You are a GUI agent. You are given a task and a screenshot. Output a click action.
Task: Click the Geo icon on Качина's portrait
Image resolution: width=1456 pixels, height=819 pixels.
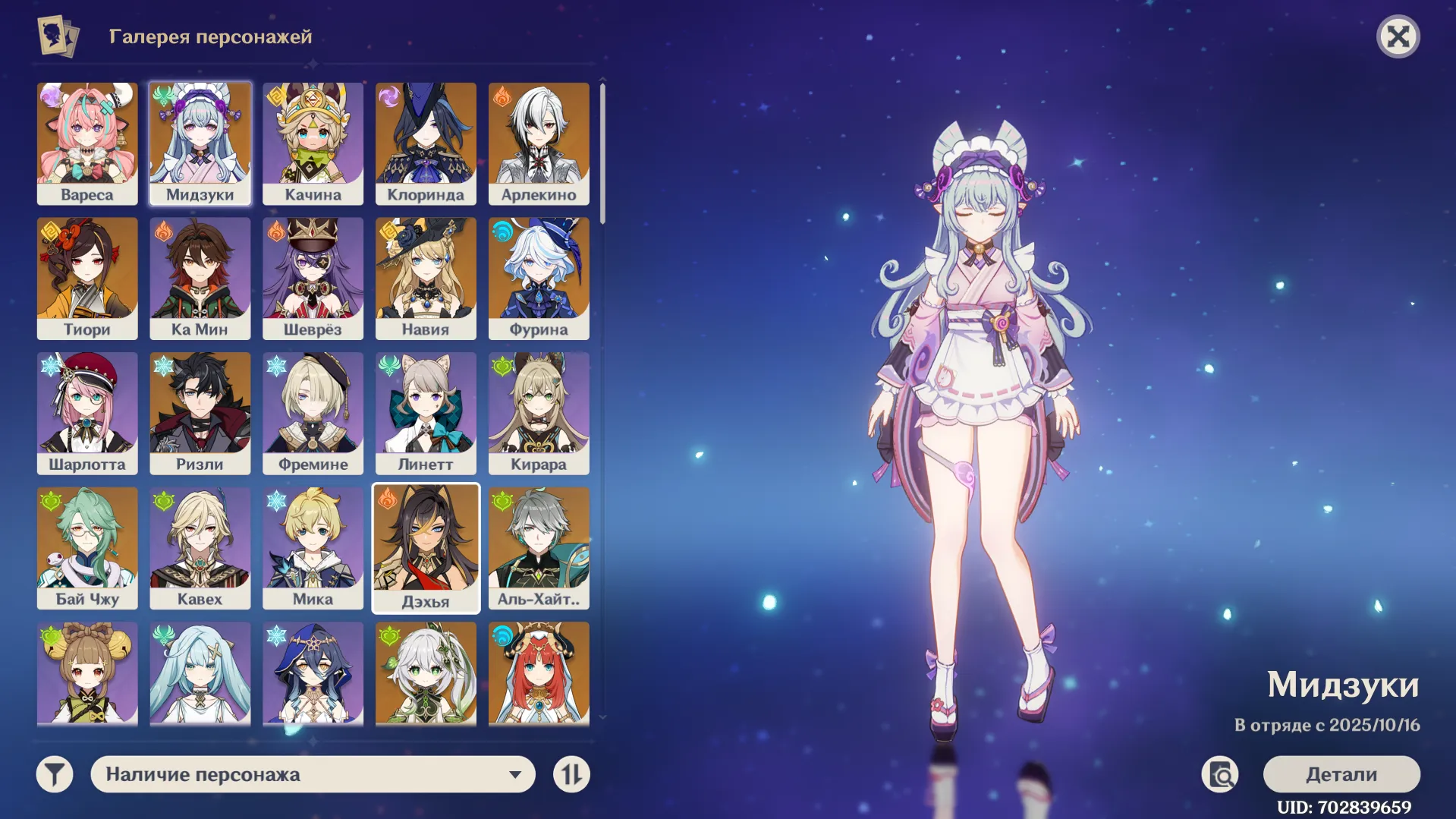coord(274,96)
